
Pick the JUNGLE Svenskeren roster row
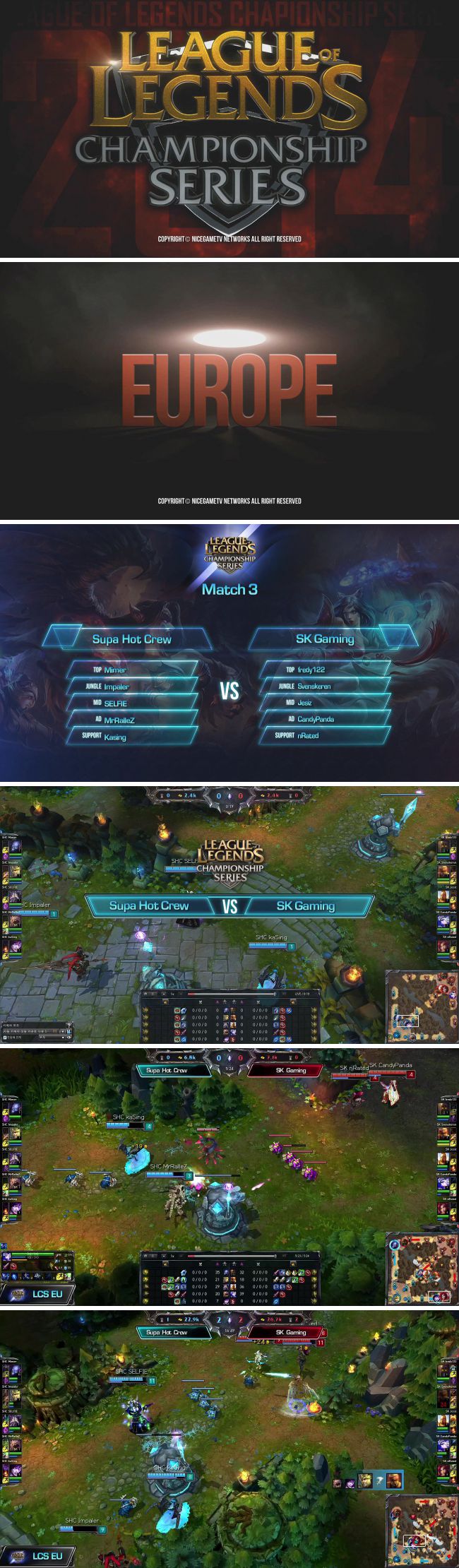[x=326, y=685]
